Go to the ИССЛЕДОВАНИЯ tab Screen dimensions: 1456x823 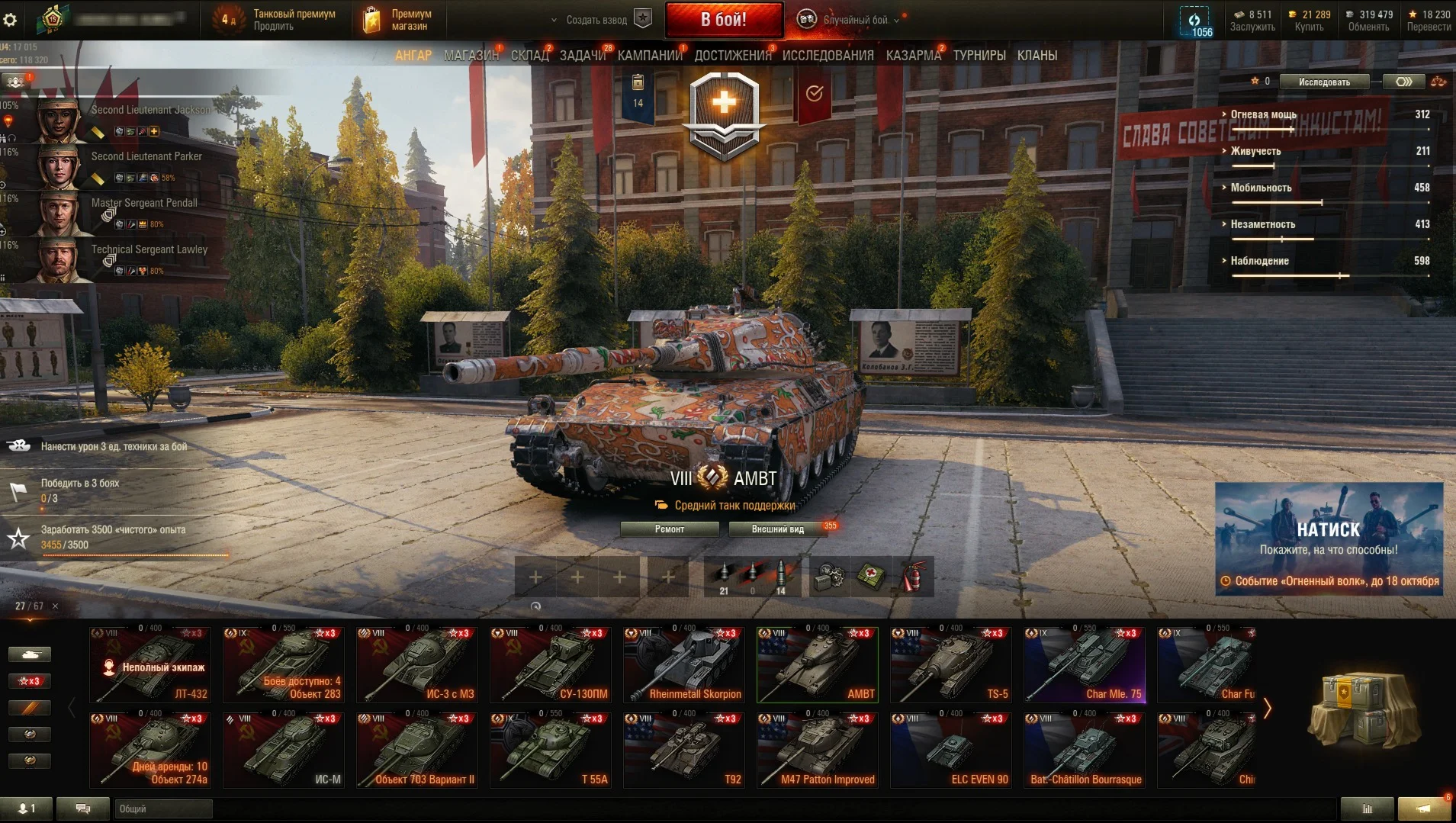828,56
